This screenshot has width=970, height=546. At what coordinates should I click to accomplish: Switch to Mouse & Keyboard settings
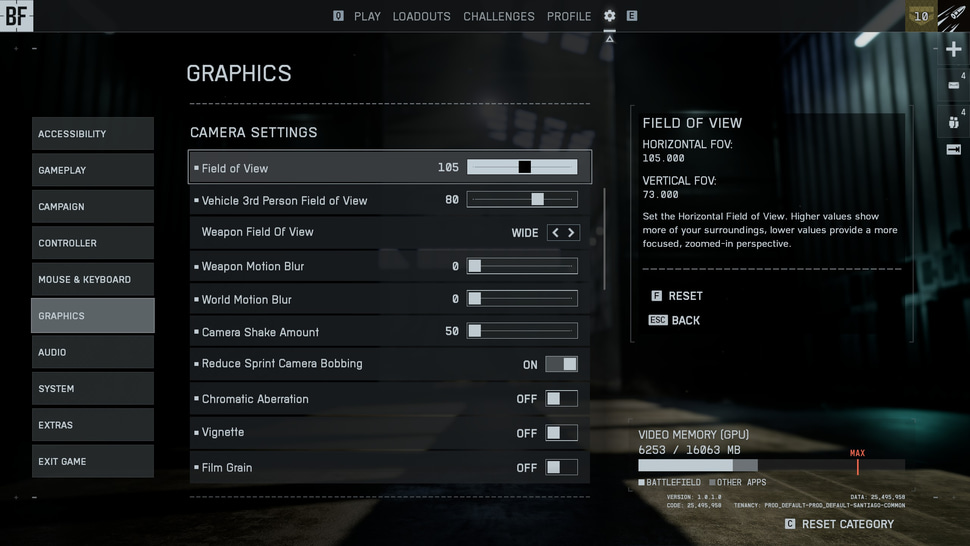pos(92,280)
